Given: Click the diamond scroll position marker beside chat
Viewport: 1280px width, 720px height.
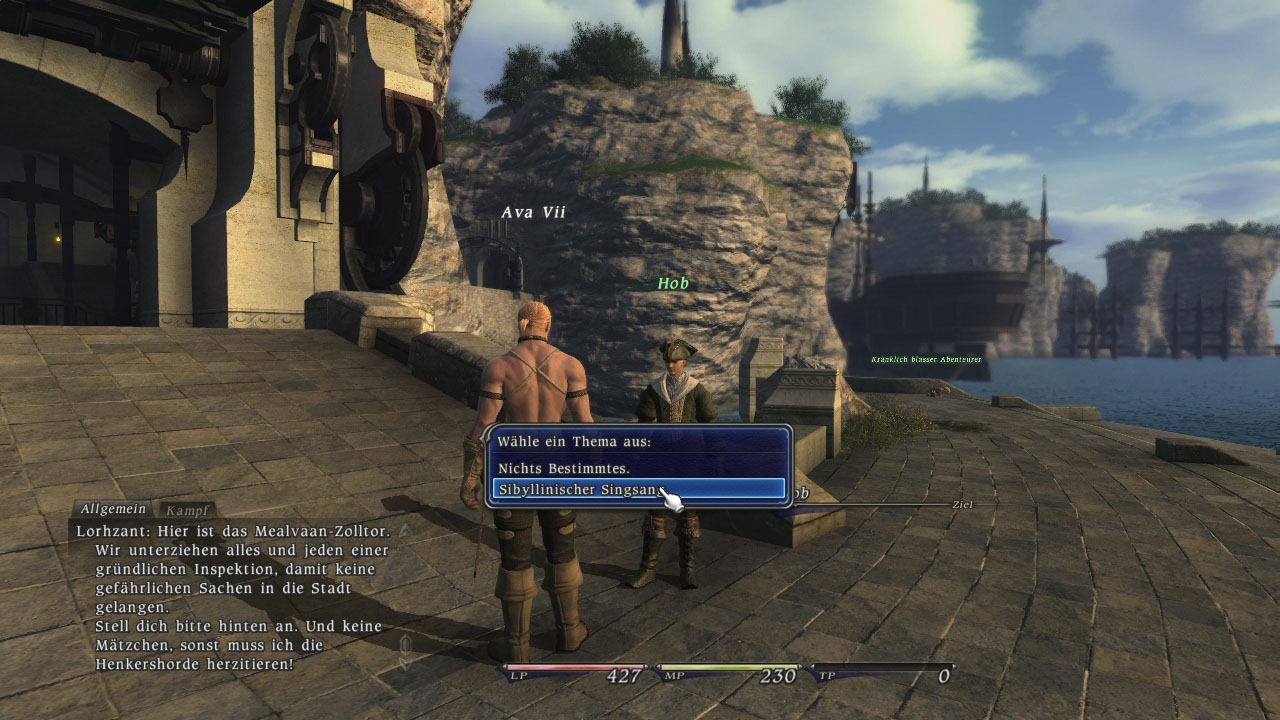Looking at the screenshot, I should (x=405, y=642).
